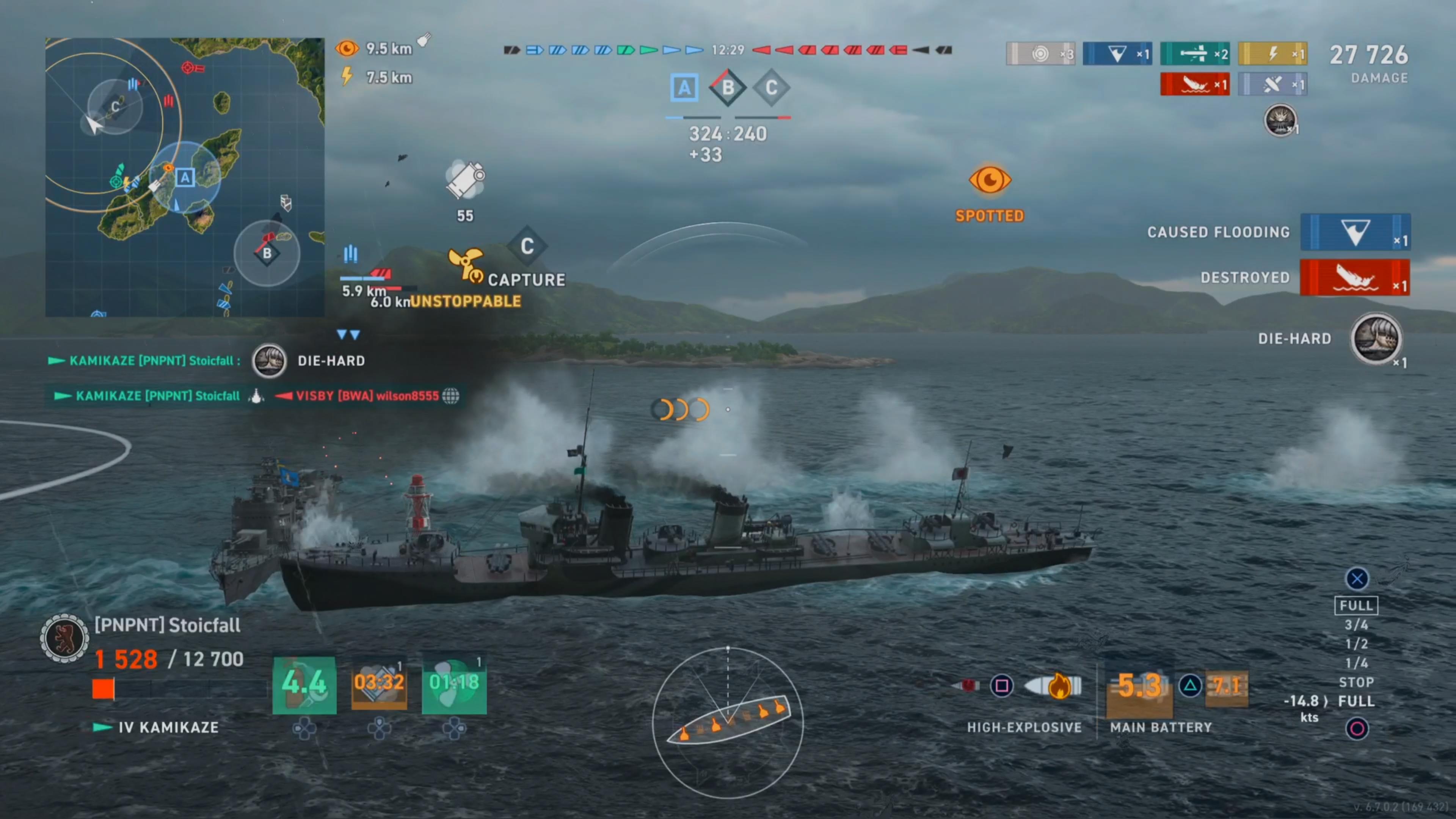Open the tactical minimap
The width and height of the screenshot is (1456, 819).
(184, 177)
